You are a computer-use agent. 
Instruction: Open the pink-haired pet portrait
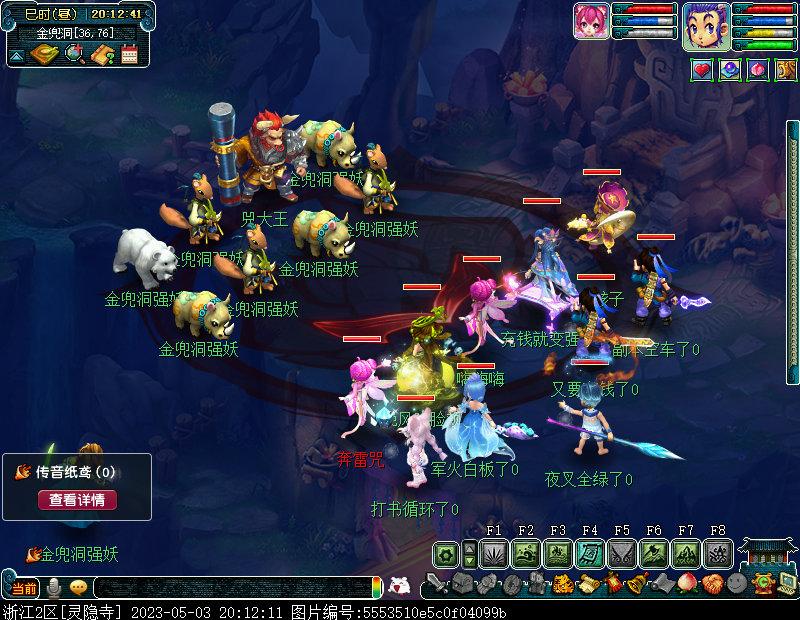click(592, 26)
